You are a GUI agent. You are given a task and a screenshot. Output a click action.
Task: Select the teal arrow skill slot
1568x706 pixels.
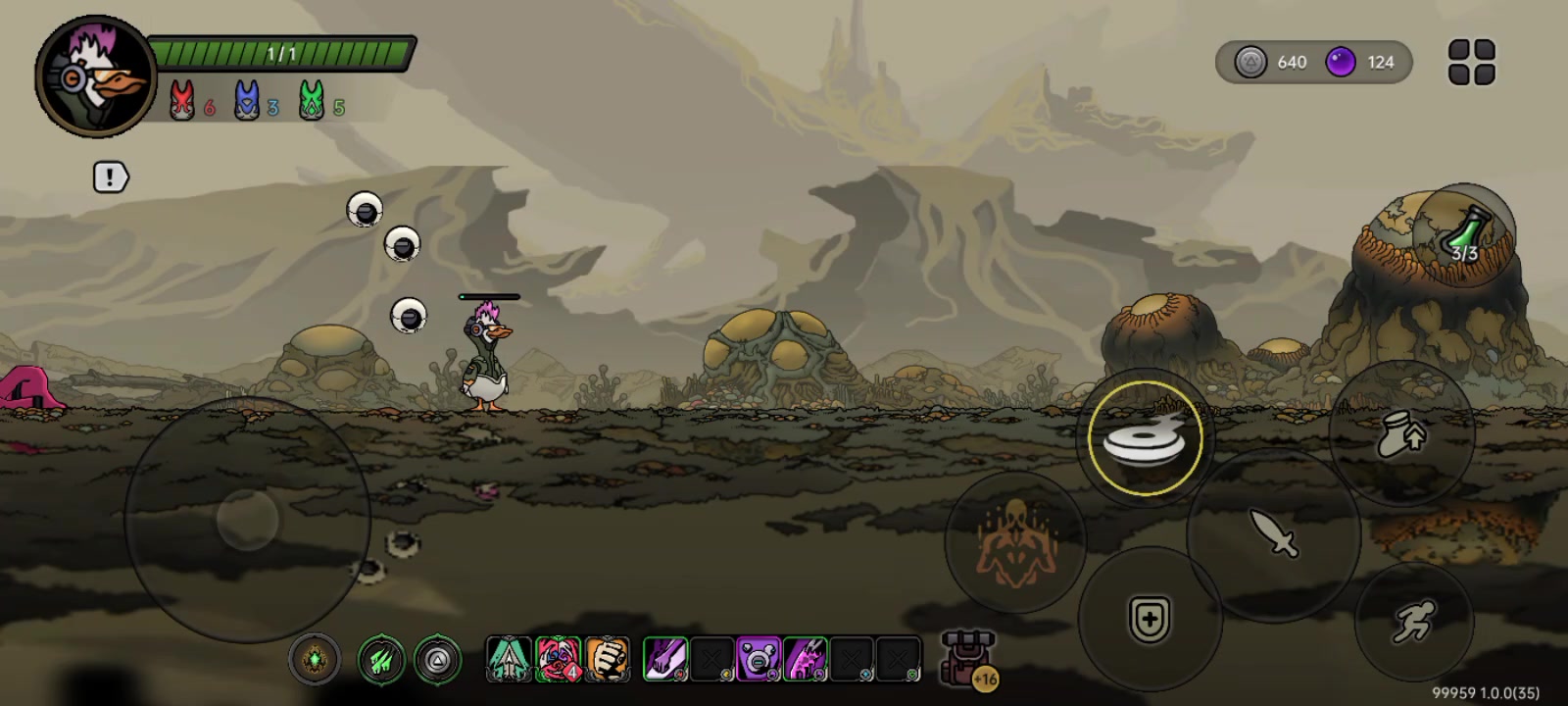point(509,659)
